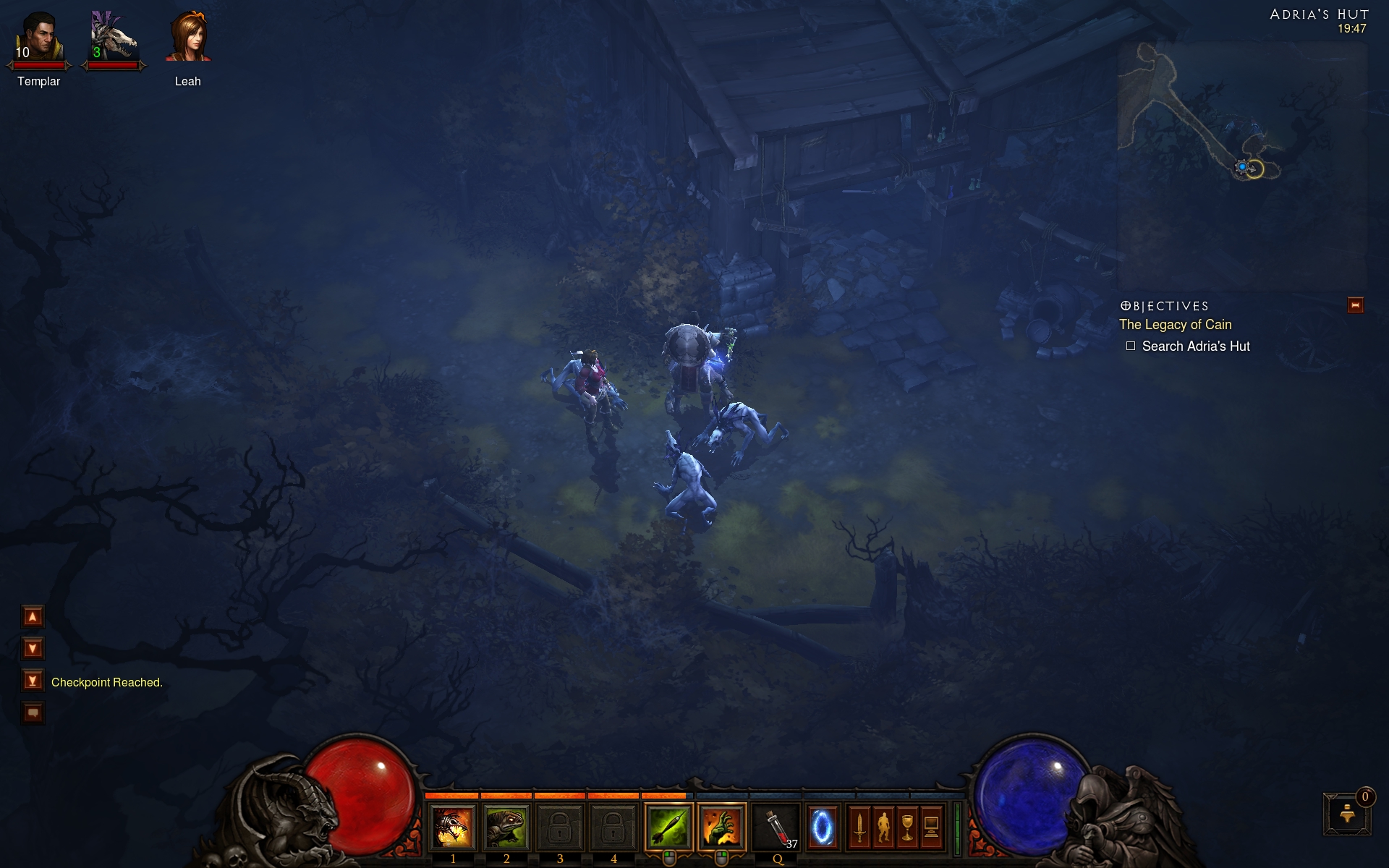Screen dimensions: 1389x868
Task: Open the skills menu sword icon
Action: [859, 827]
